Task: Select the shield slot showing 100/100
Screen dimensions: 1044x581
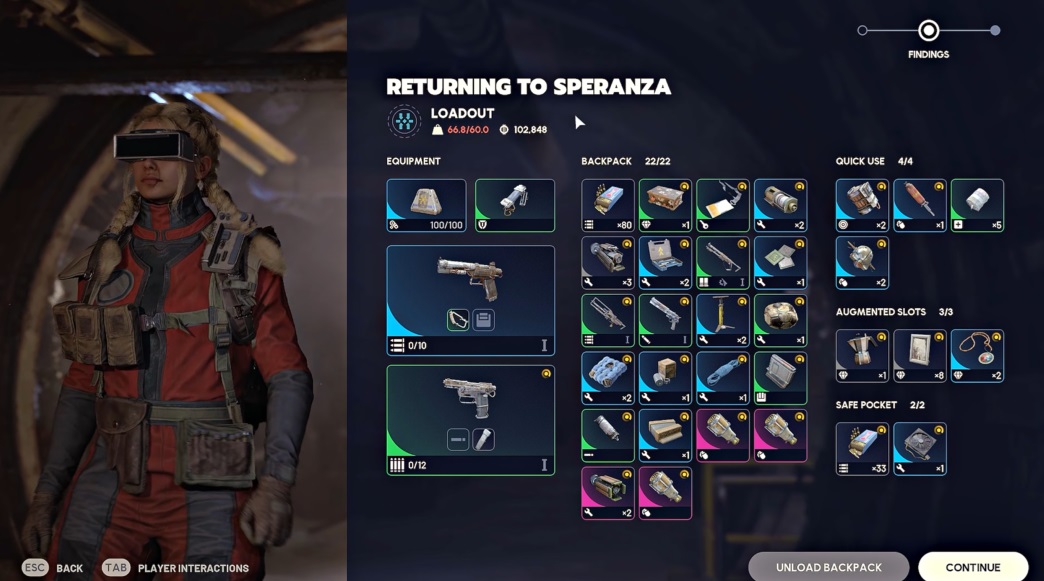Action: point(426,205)
